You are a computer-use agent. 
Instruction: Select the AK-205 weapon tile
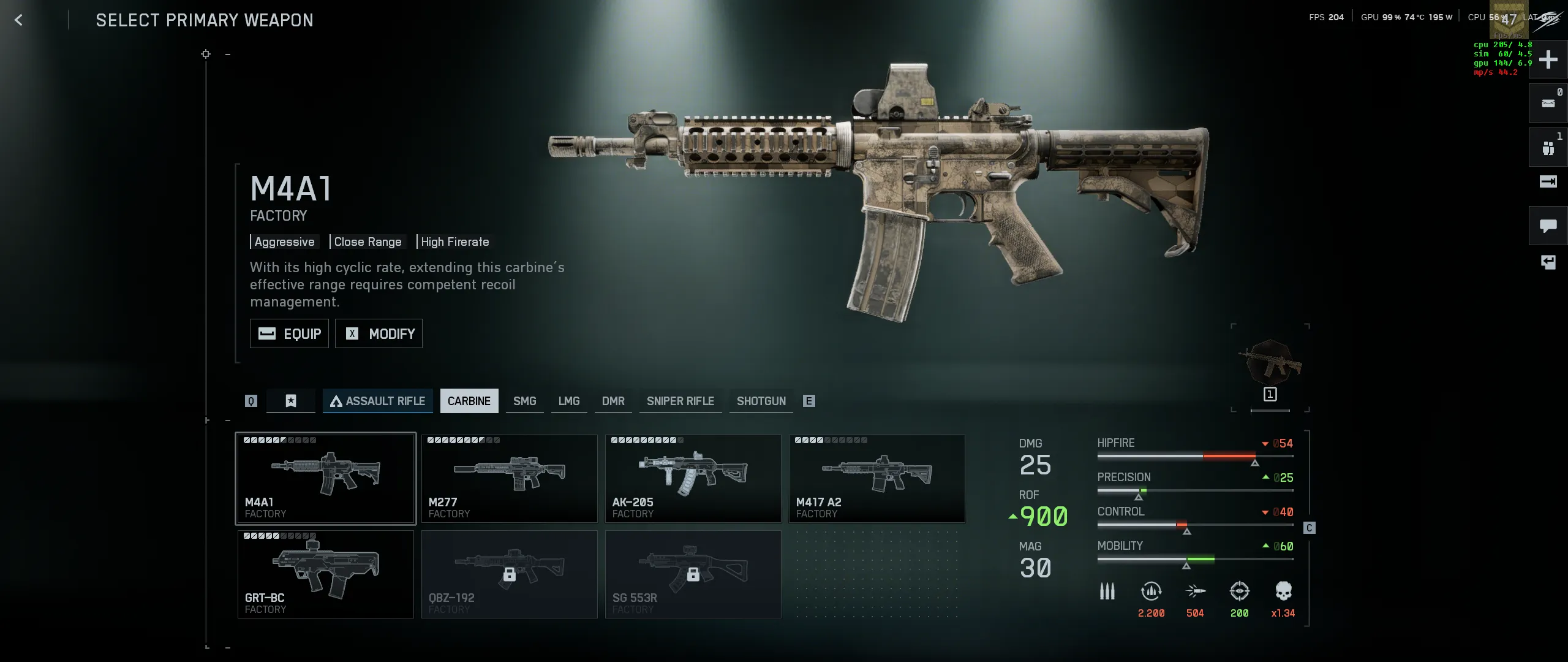(x=693, y=478)
